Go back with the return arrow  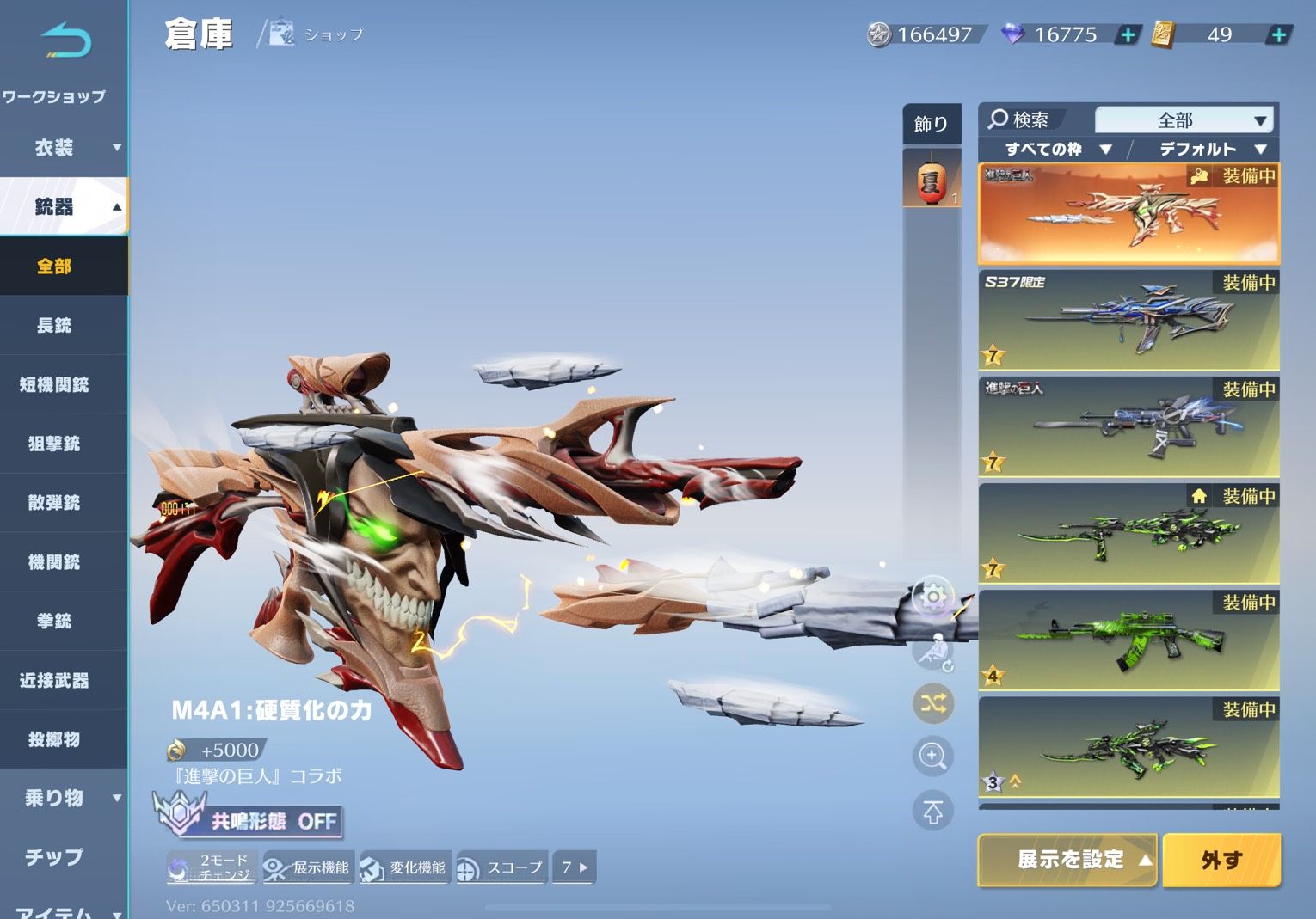(65, 41)
